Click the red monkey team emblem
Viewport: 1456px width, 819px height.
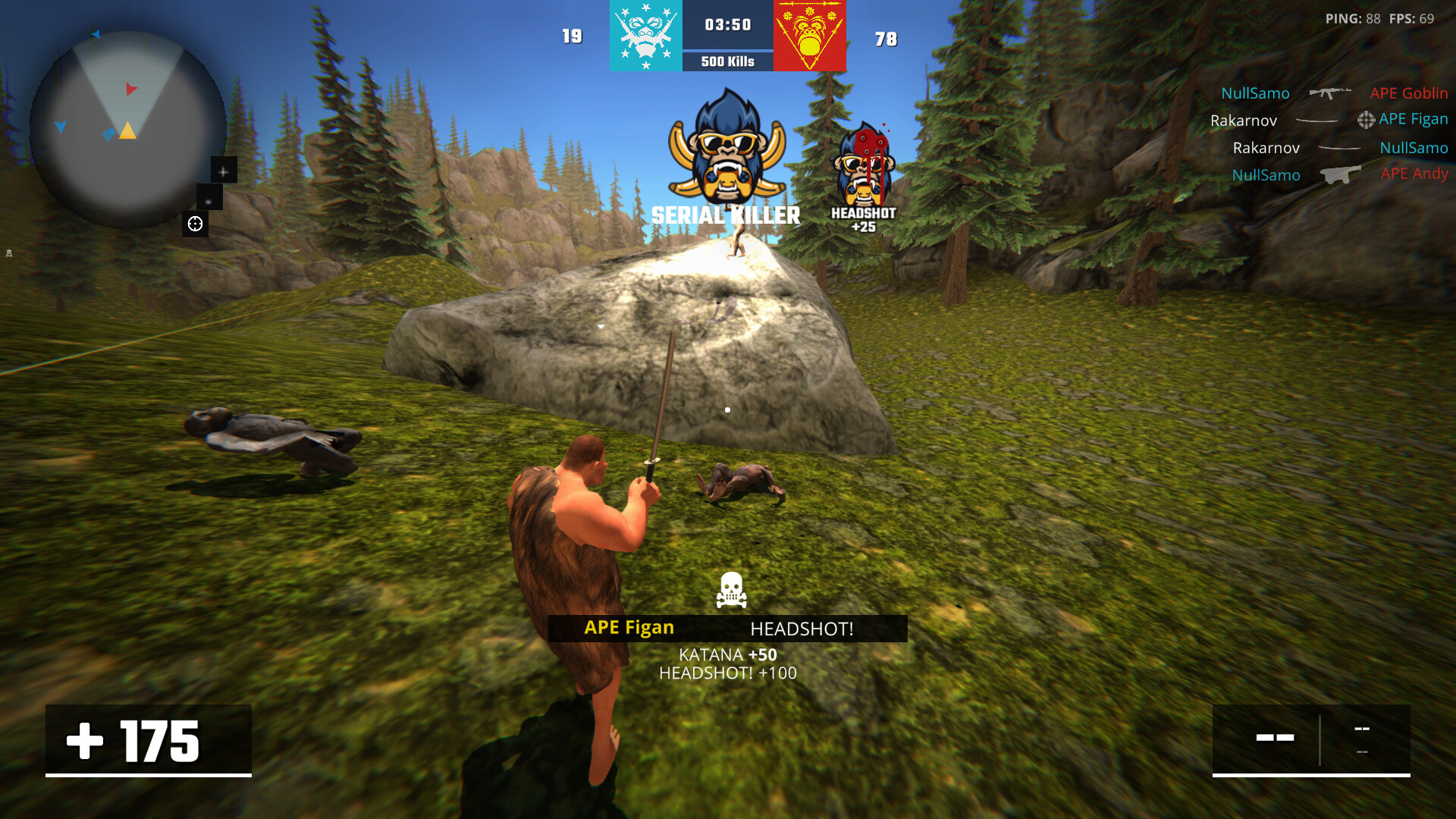pyautogui.click(x=809, y=36)
